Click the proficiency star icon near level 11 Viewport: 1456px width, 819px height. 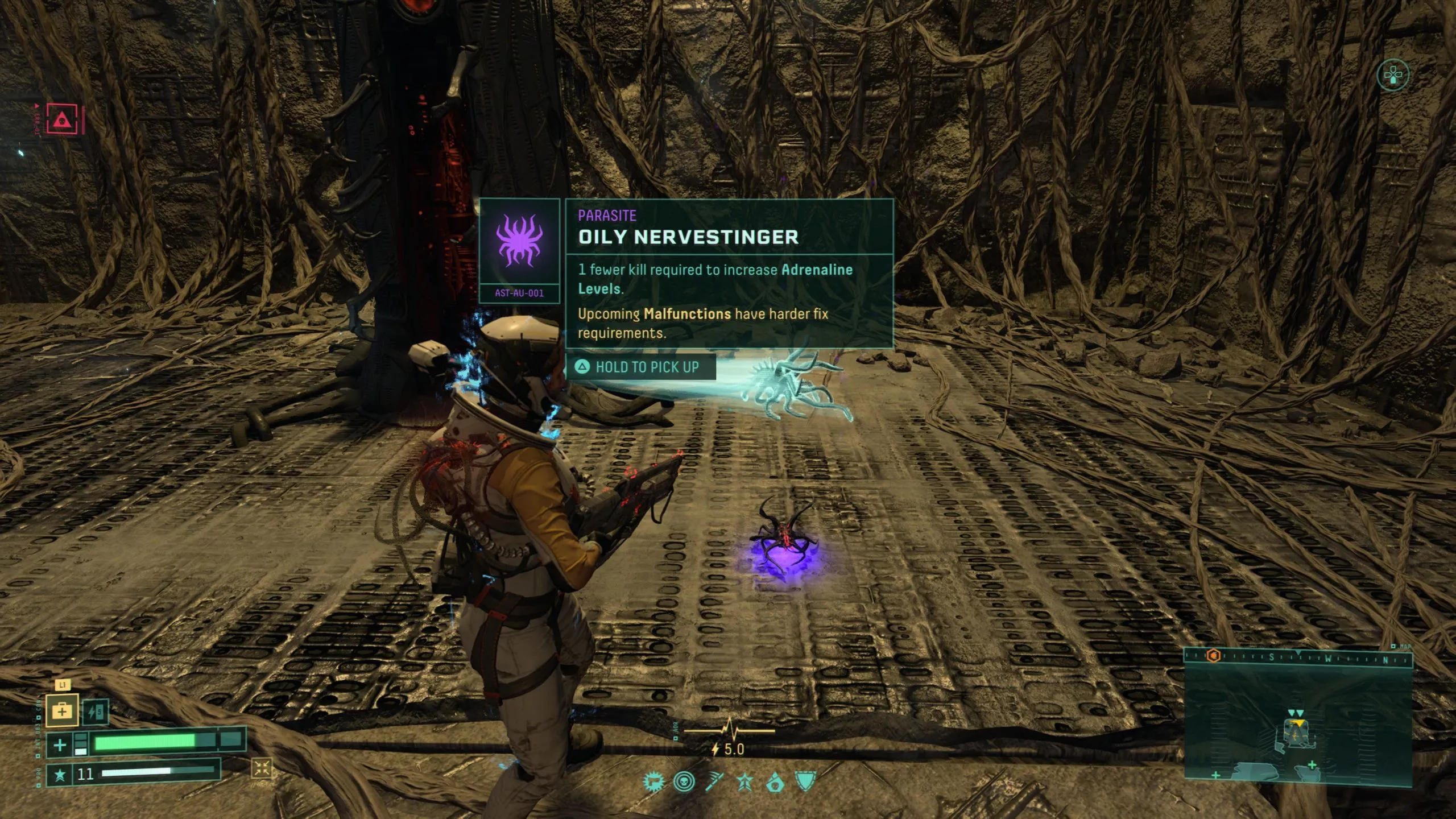(60, 775)
